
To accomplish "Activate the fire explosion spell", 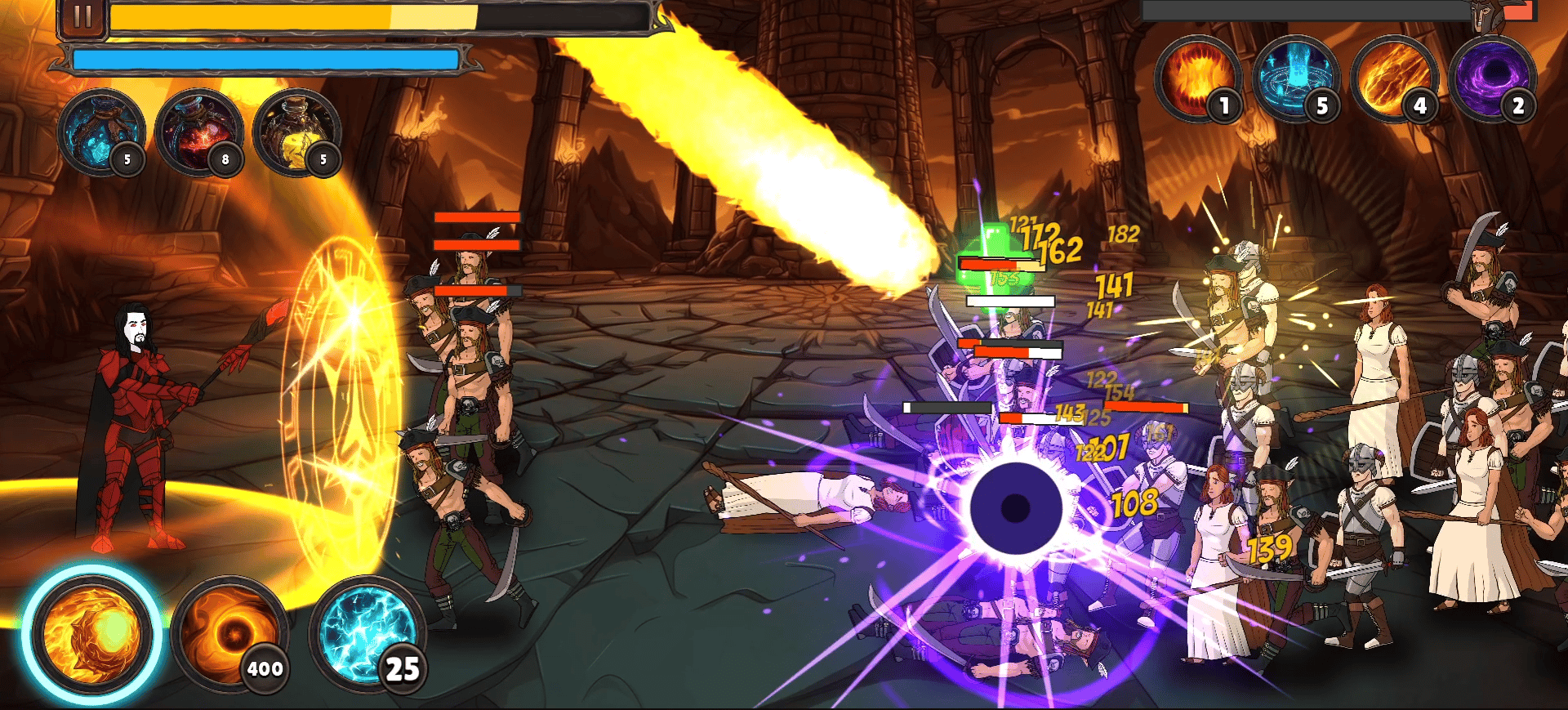I will pos(1197,79).
